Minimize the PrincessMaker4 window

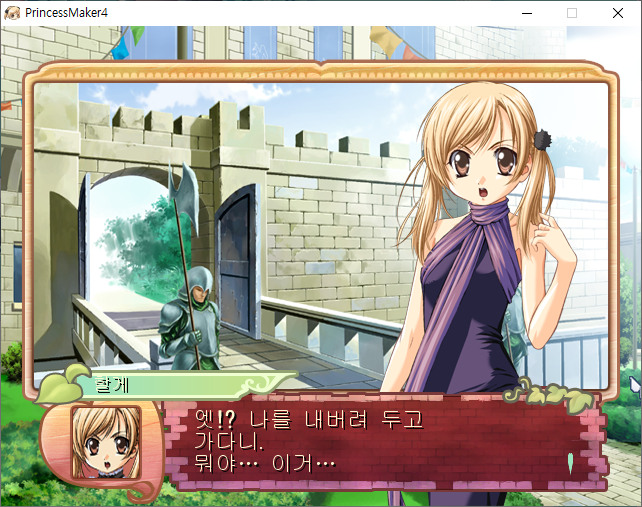click(x=526, y=13)
